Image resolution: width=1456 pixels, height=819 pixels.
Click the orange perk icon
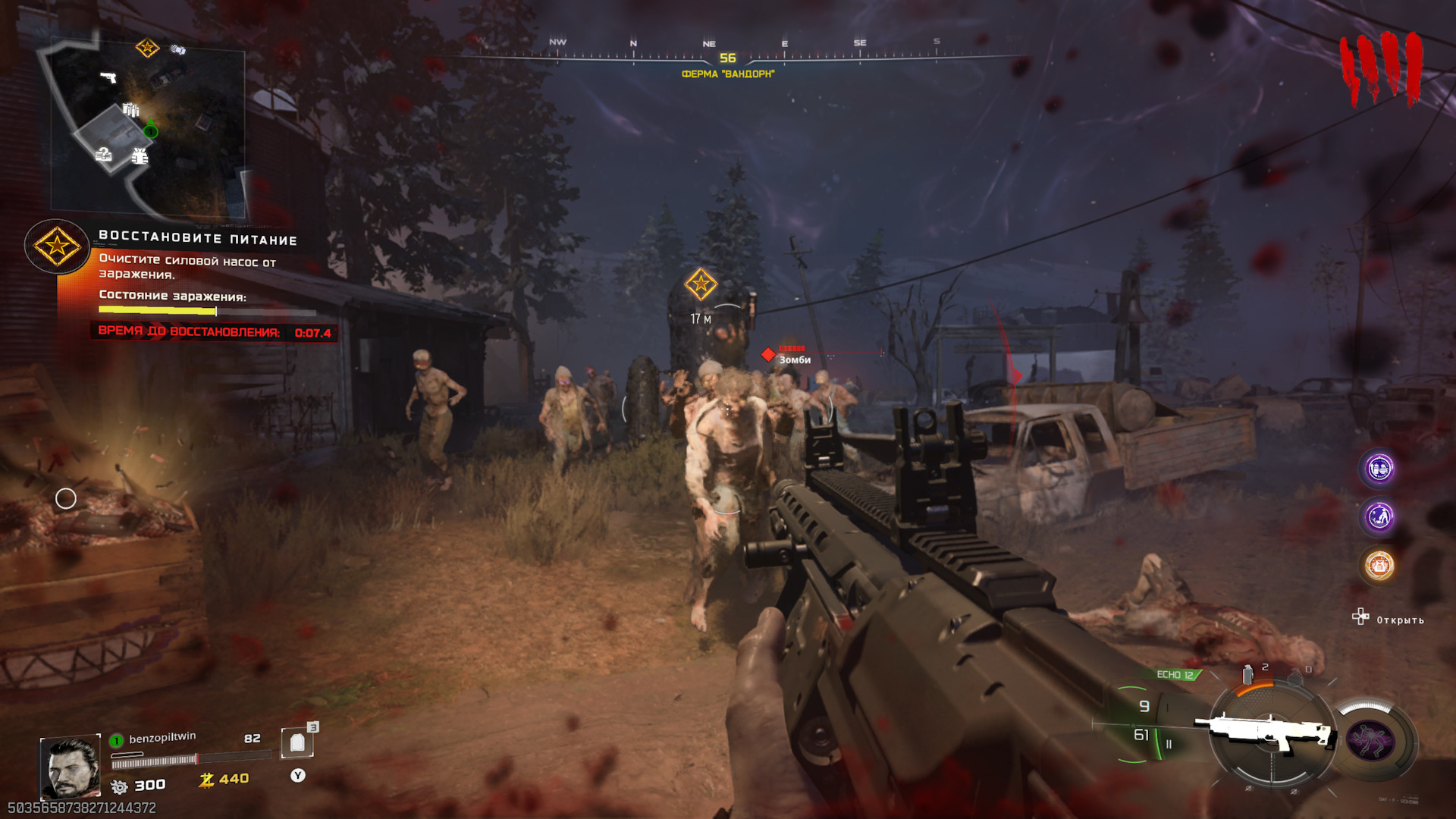point(1379,566)
